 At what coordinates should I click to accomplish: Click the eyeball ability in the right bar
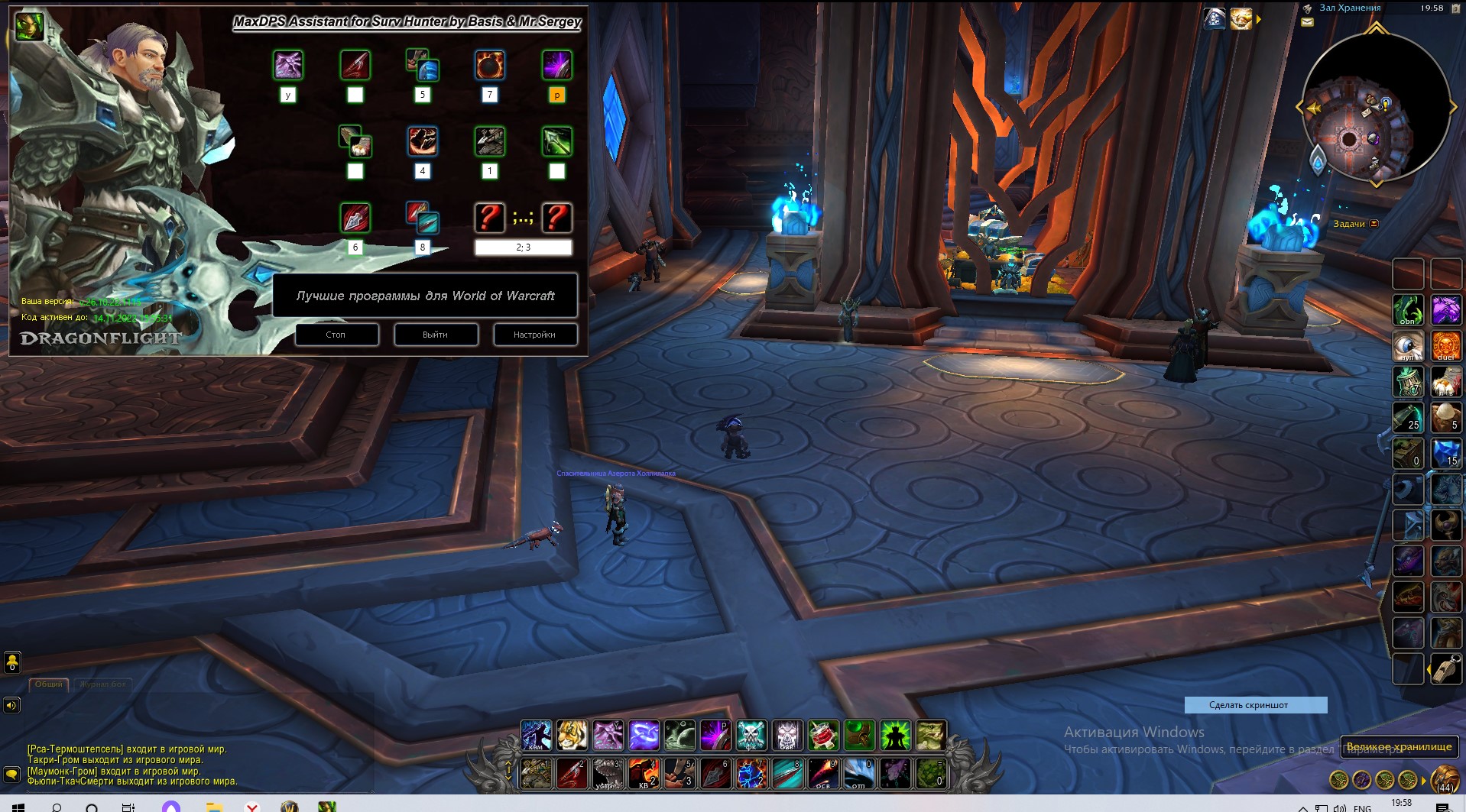[x=1408, y=346]
